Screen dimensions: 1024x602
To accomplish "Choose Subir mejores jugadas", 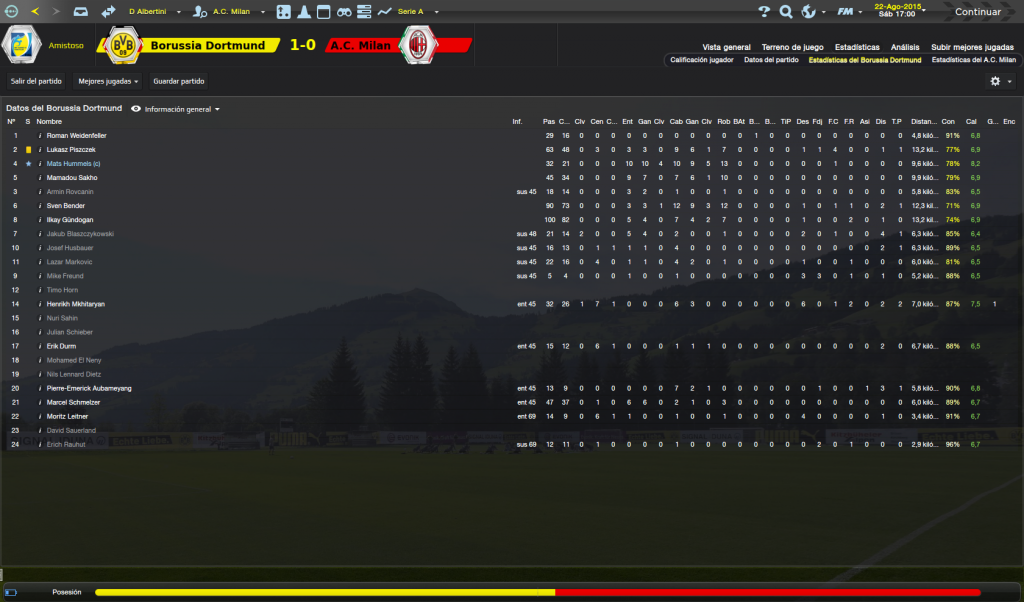I will [x=972, y=47].
